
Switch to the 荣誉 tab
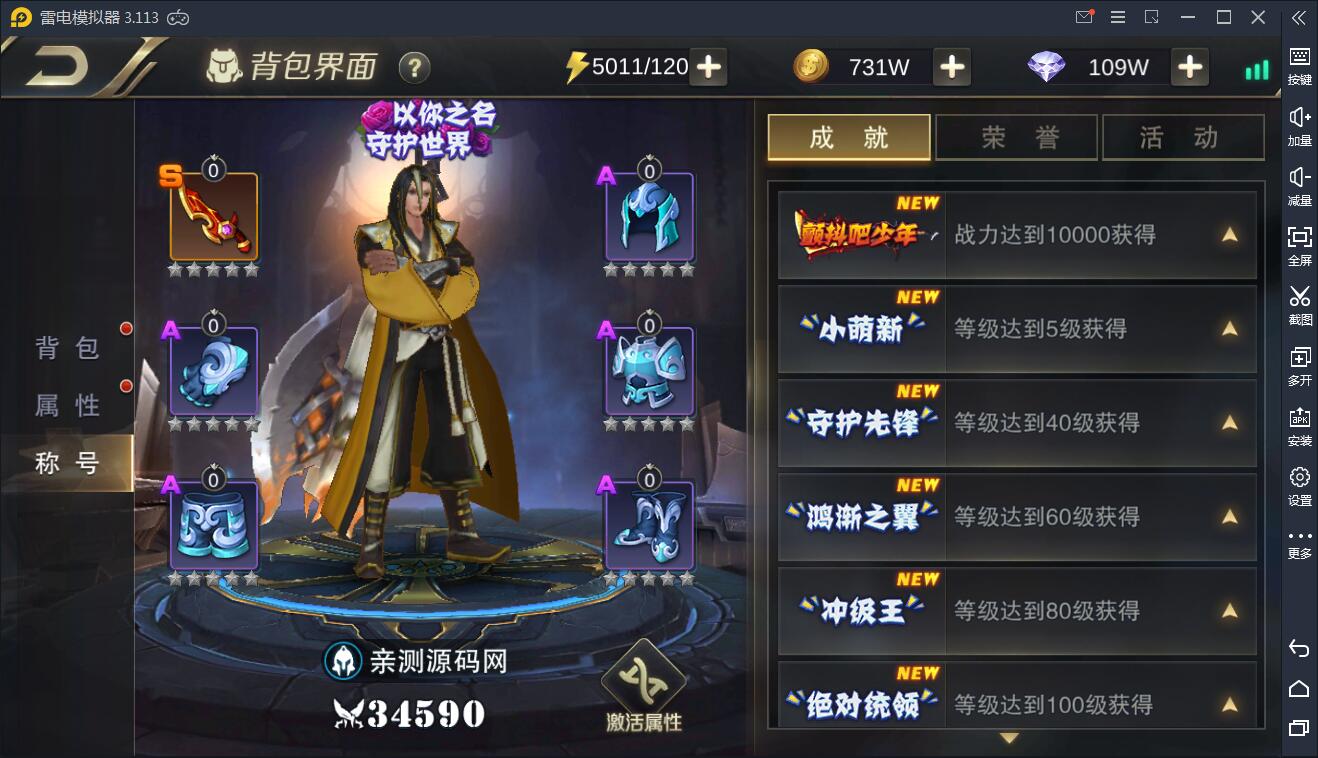pos(1016,137)
